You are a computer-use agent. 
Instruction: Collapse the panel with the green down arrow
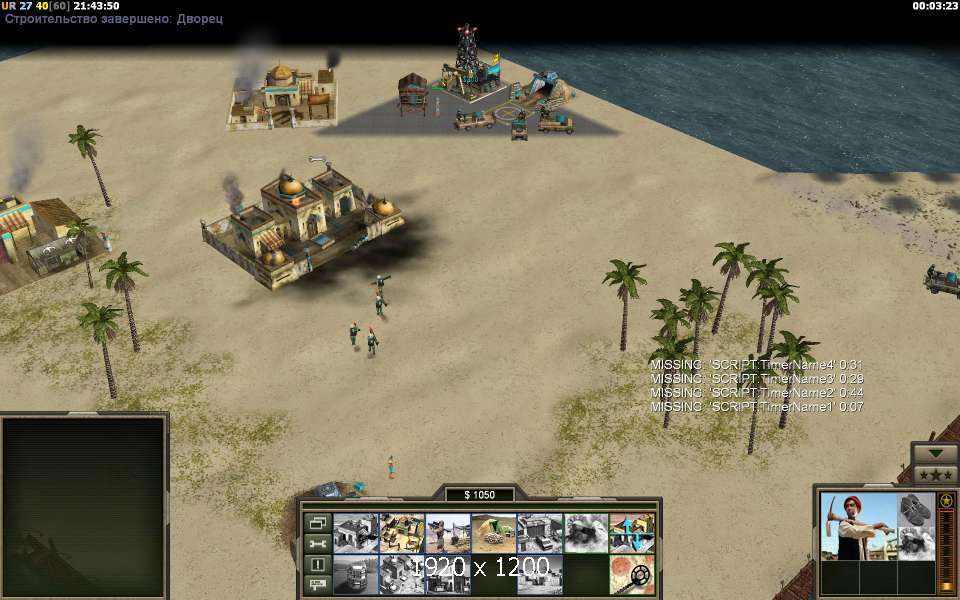point(935,453)
